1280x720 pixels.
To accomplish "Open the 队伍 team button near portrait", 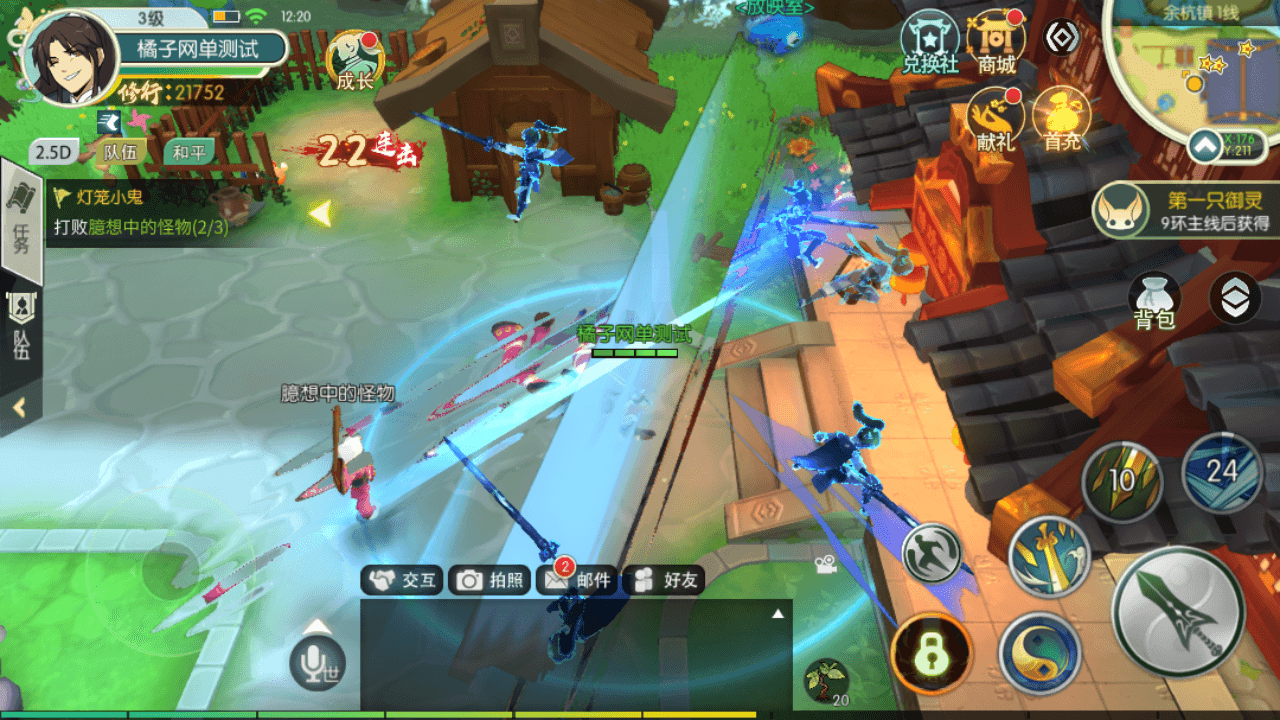I will 120,152.
